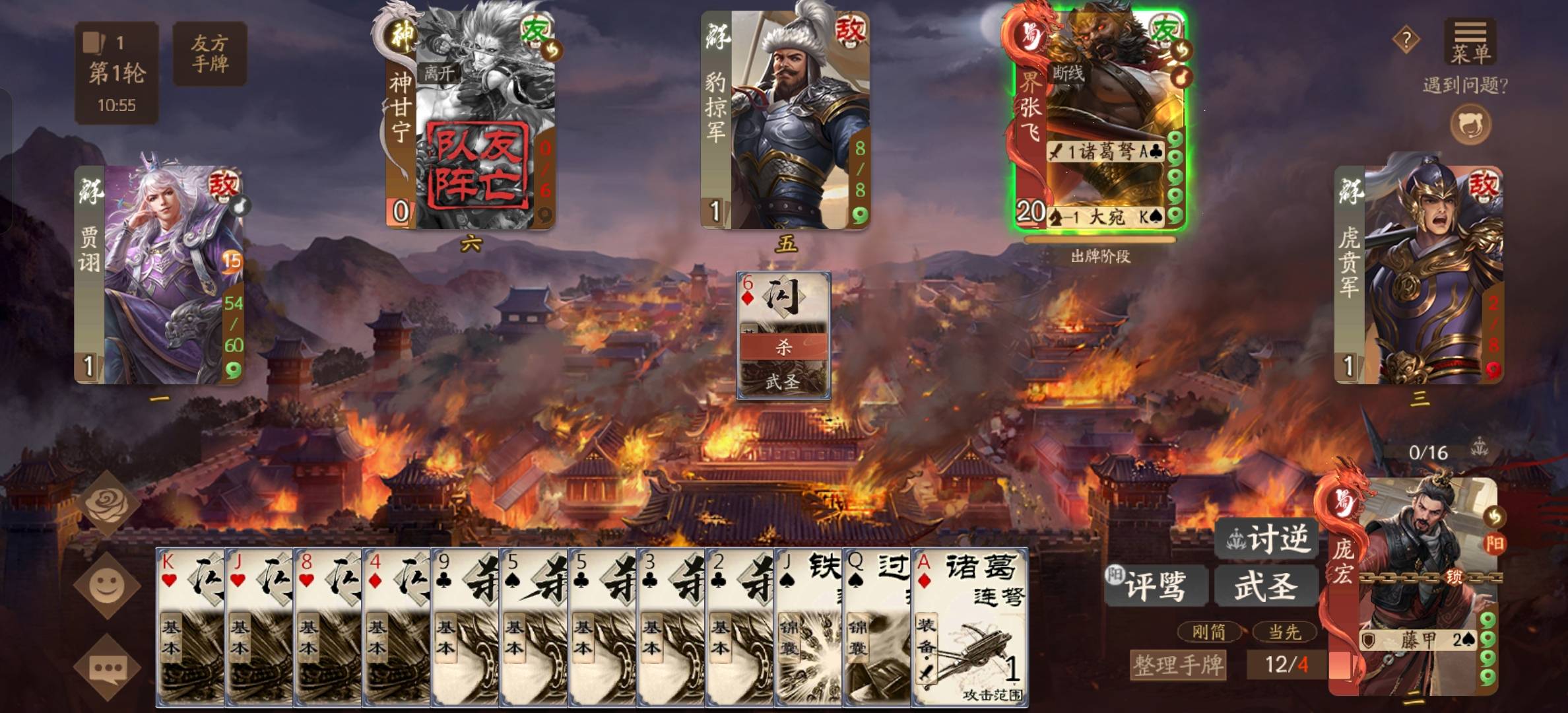Screen dimensions: 1568x713
Task: Open the question mark help icon
Action: coord(1406,40)
